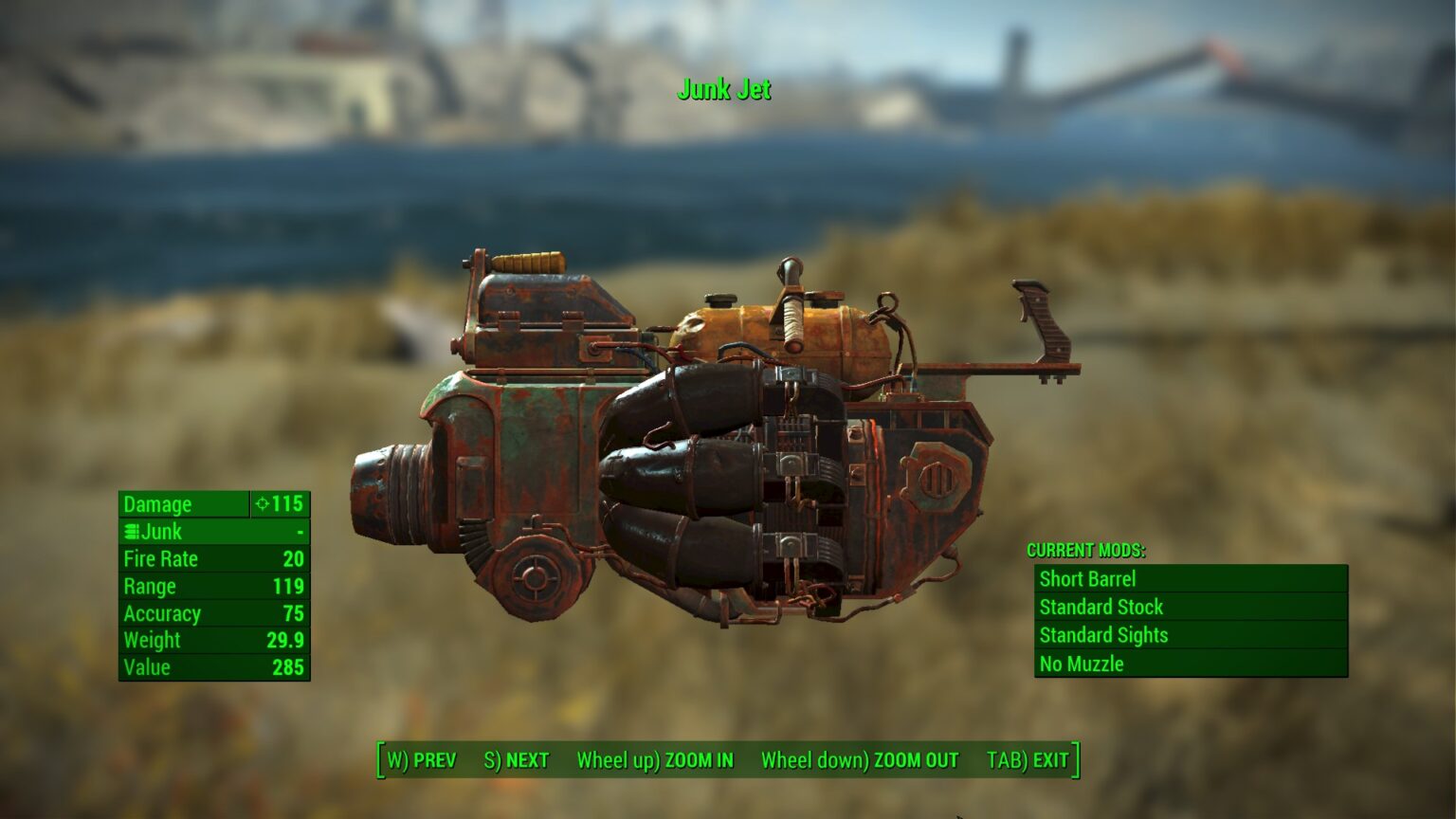Choose ZOOM OUT in the bottom bar
The height and width of the screenshot is (819, 1456).
859,760
